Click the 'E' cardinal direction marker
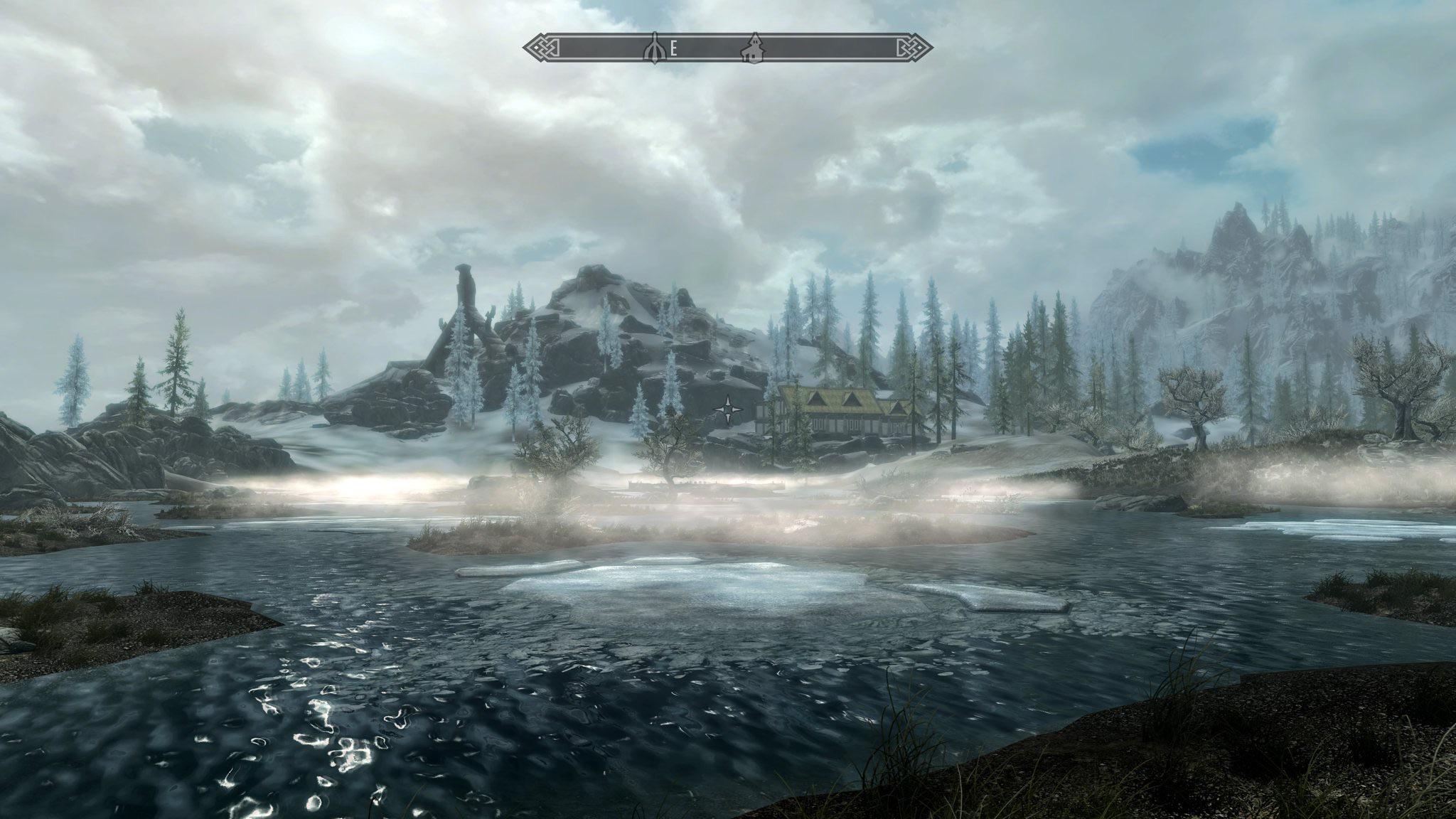The image size is (1456, 819). pyautogui.click(x=674, y=48)
